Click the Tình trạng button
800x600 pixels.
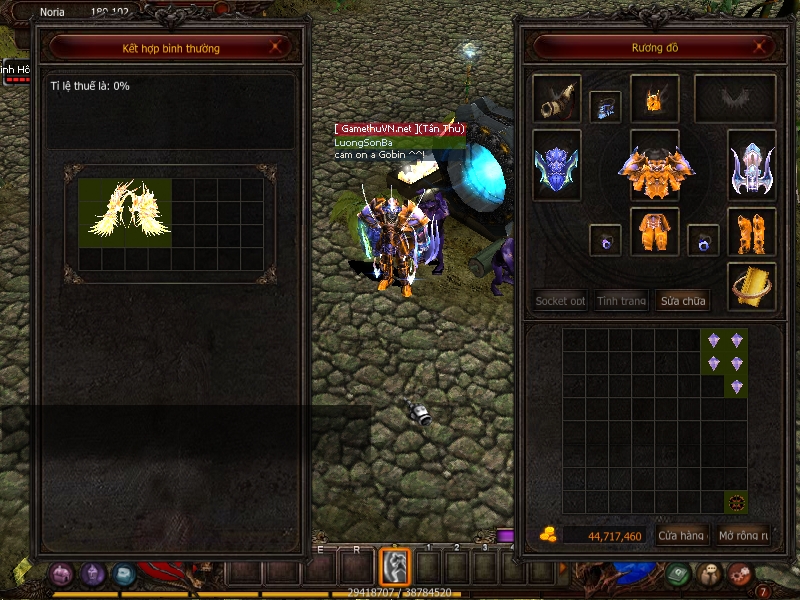tap(621, 300)
